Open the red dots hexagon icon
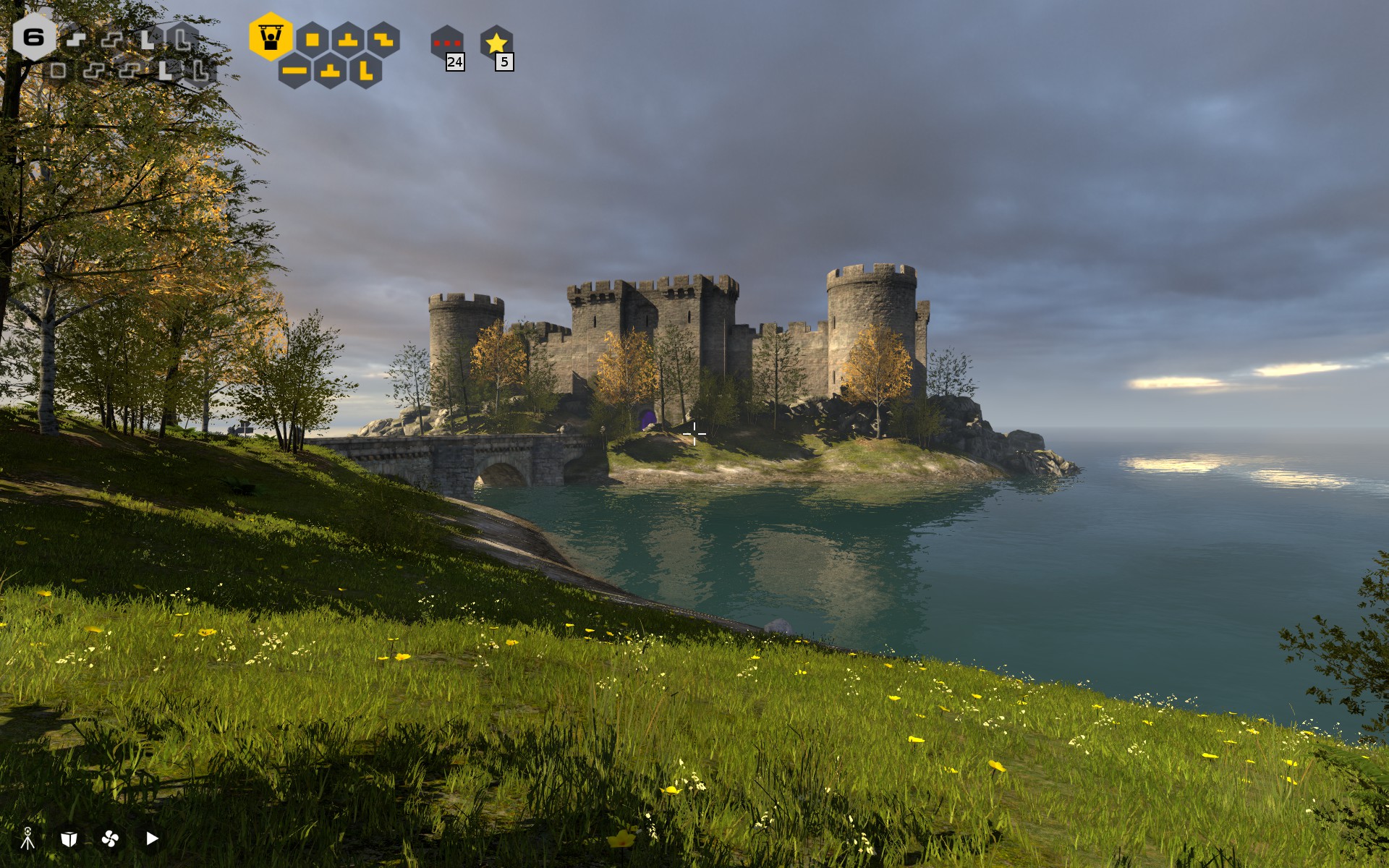Image resolution: width=1389 pixels, height=868 pixels. point(446,43)
